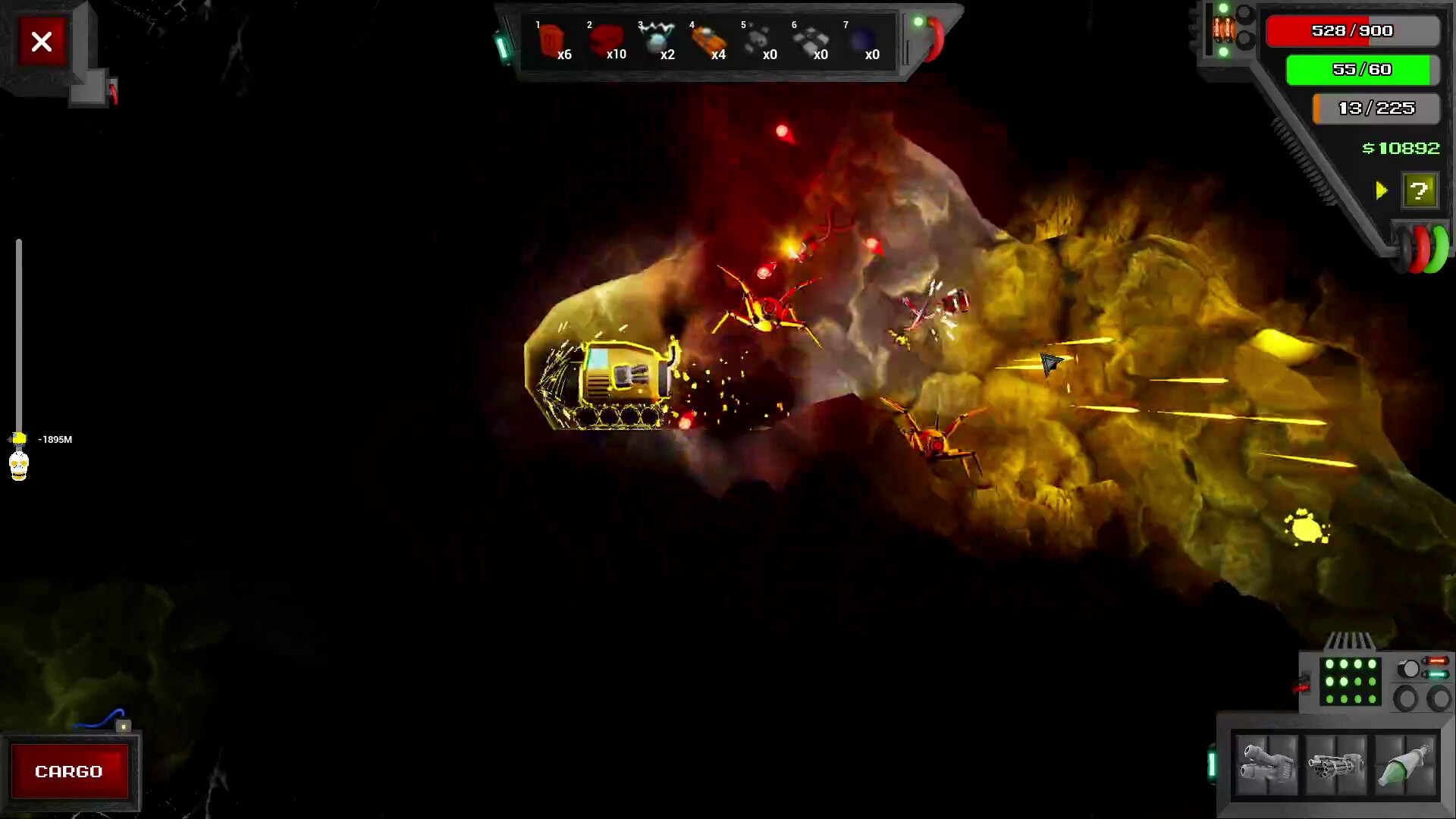Click the orange 13/225 progress bar
The height and width of the screenshot is (819, 1456).
pos(1376,108)
